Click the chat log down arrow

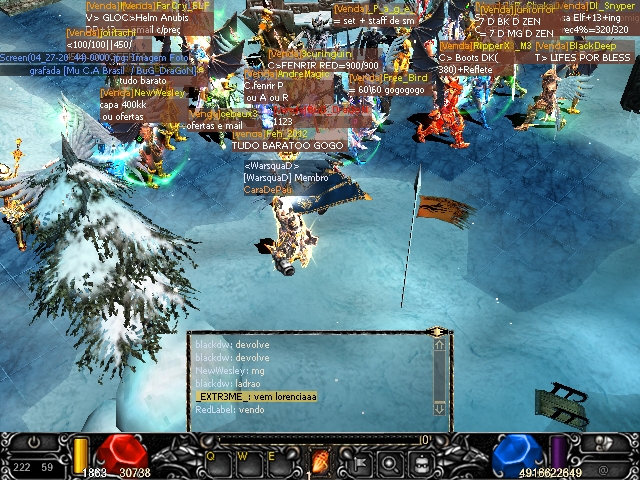438,408
